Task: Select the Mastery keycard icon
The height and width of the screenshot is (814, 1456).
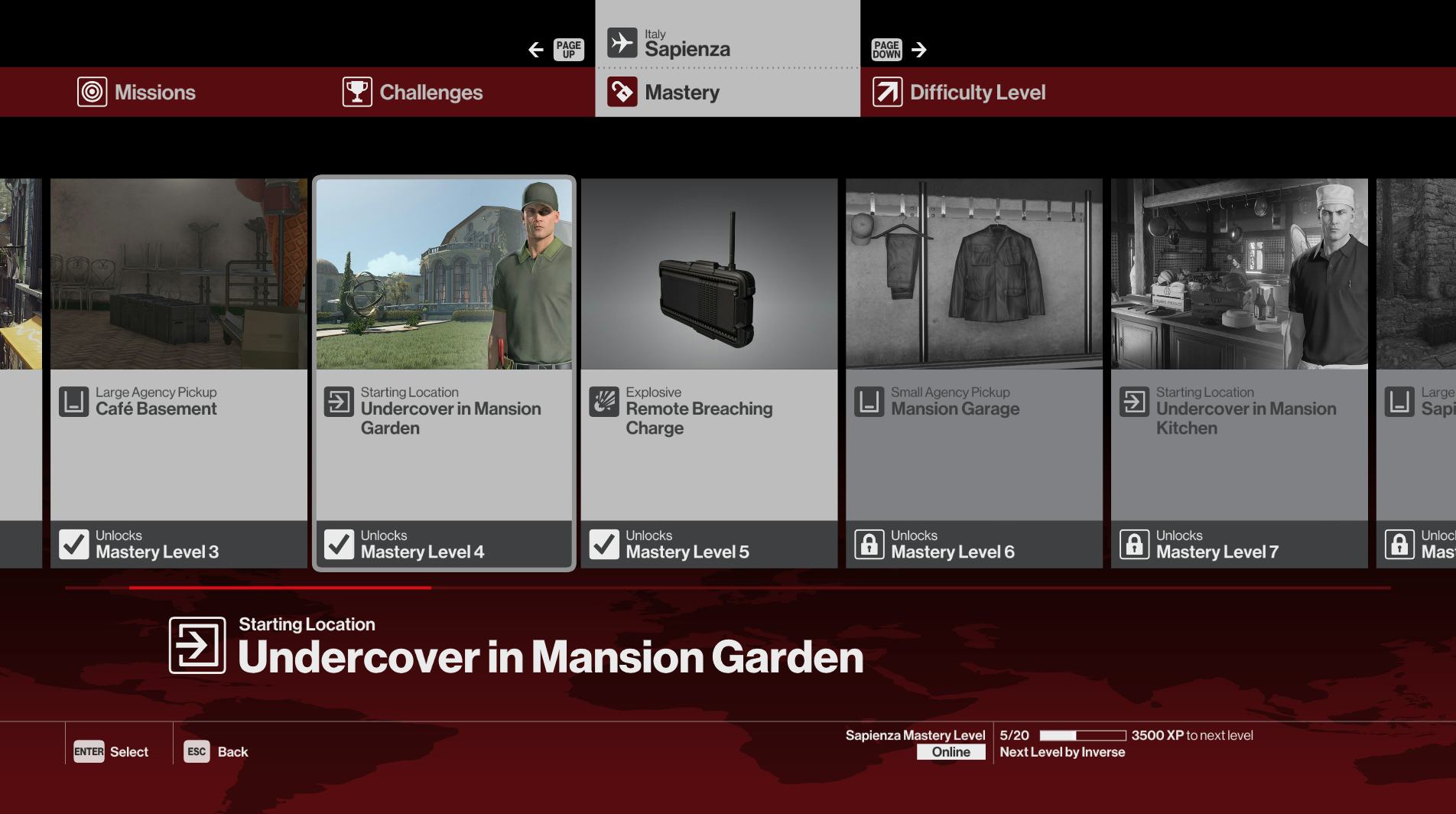Action: 622,92
